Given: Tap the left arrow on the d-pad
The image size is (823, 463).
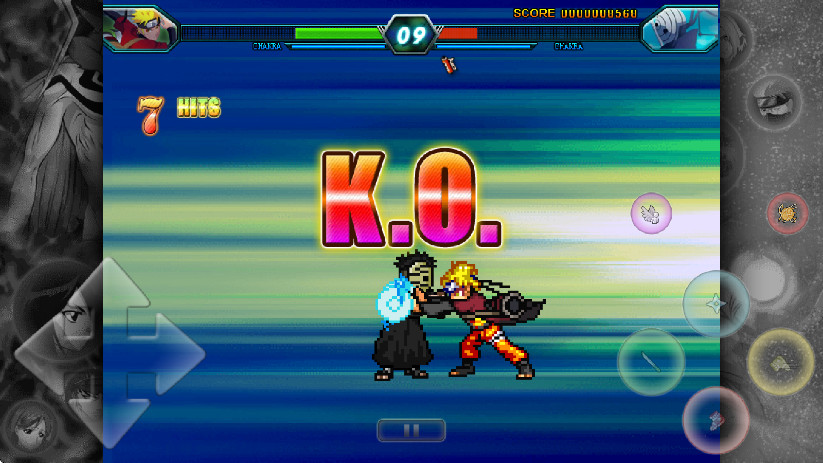Looking at the screenshot, I should pos(48,352).
